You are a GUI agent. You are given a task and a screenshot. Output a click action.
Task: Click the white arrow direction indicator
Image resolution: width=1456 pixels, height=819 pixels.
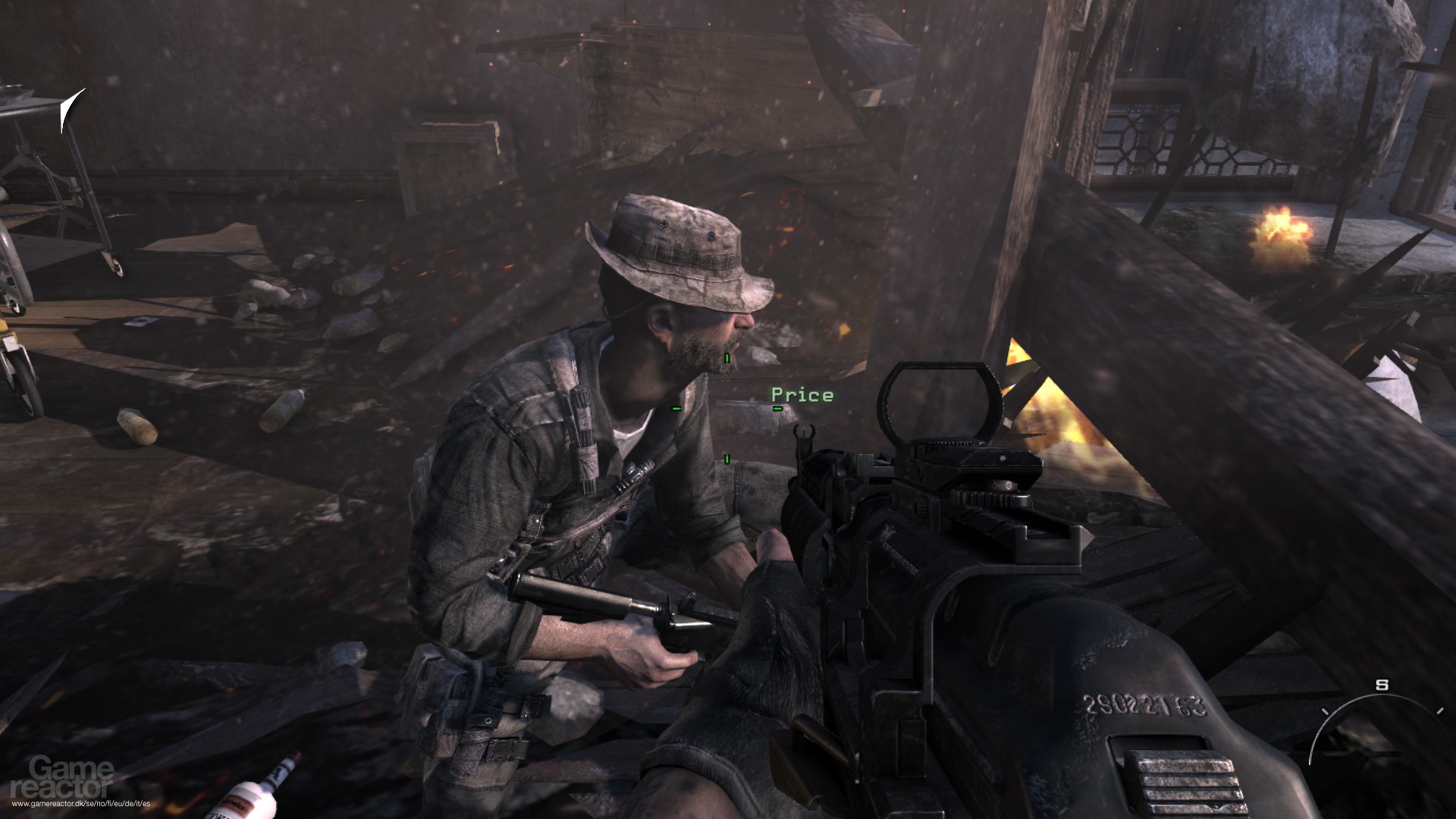click(71, 110)
